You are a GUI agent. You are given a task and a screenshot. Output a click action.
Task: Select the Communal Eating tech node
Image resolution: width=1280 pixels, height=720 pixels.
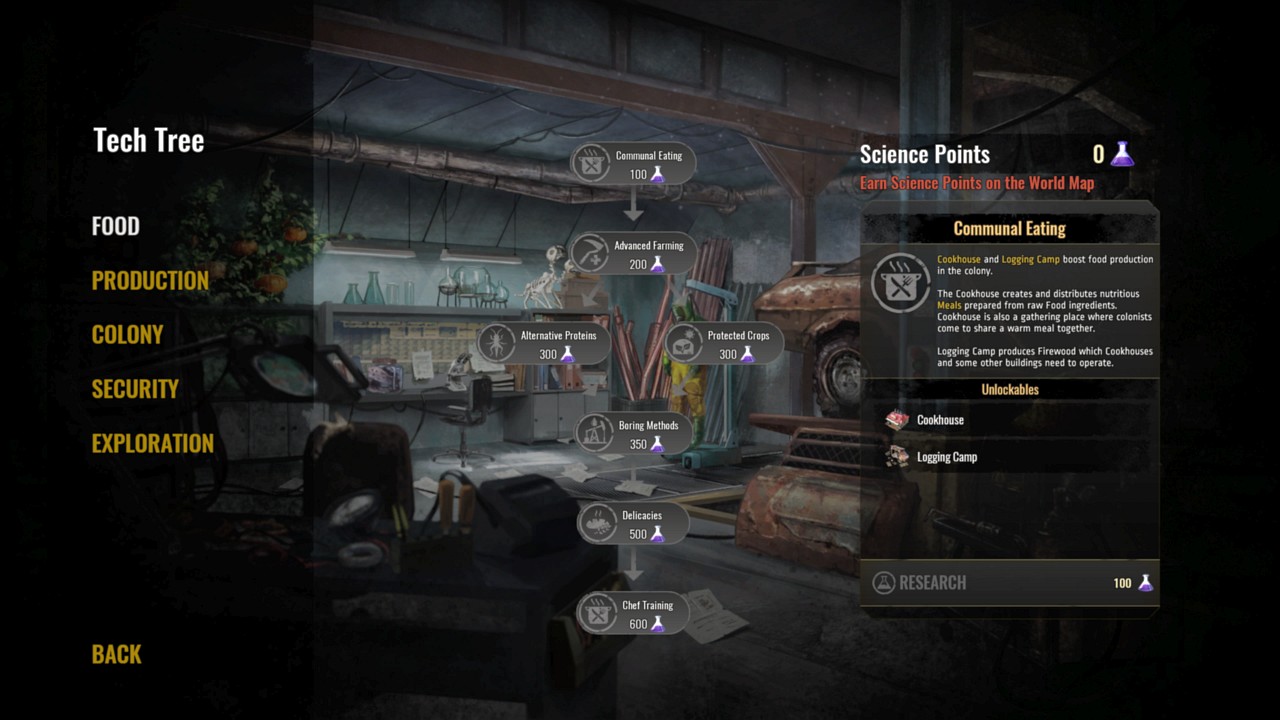tap(633, 164)
